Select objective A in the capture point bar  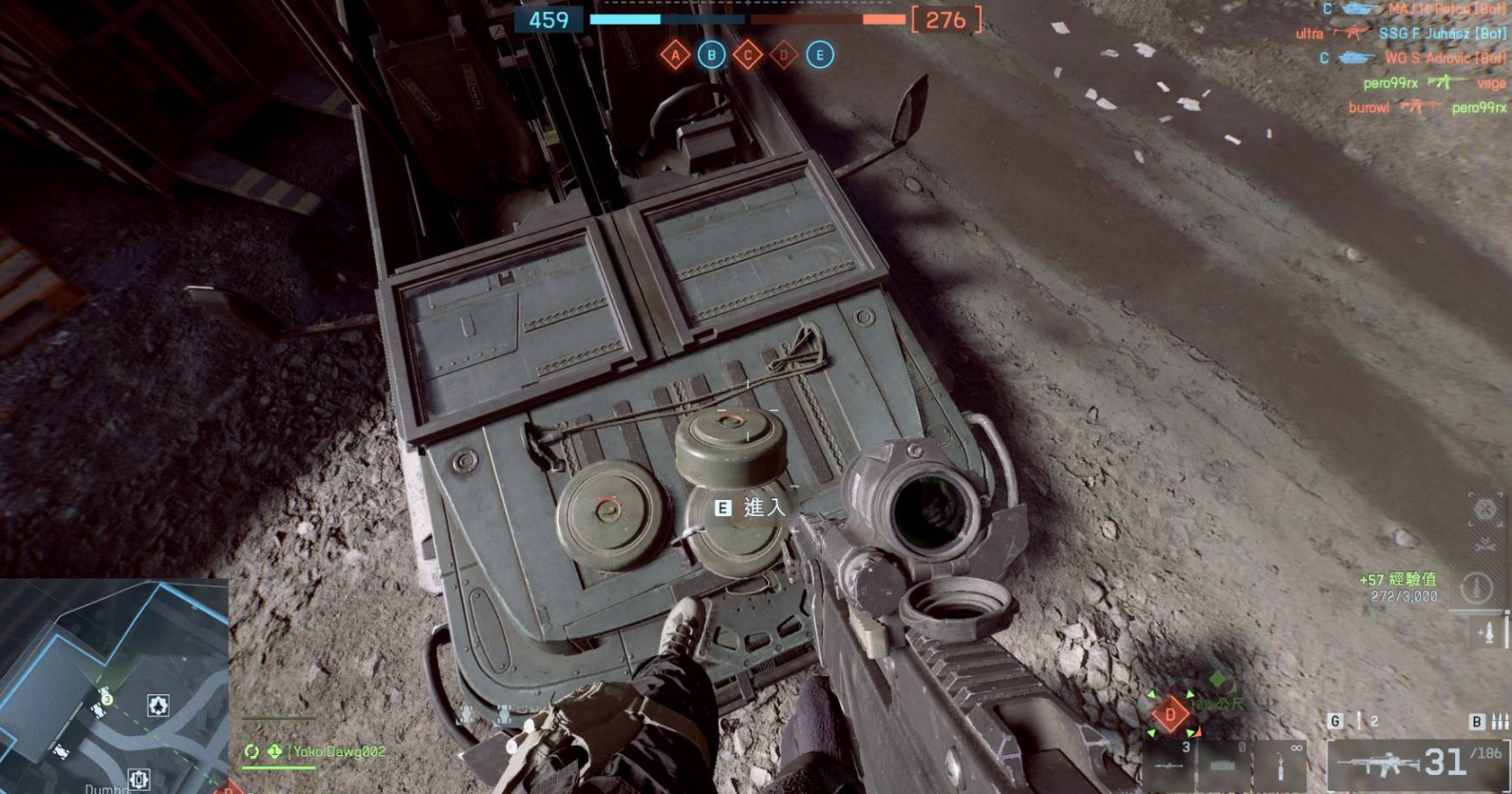click(x=675, y=55)
